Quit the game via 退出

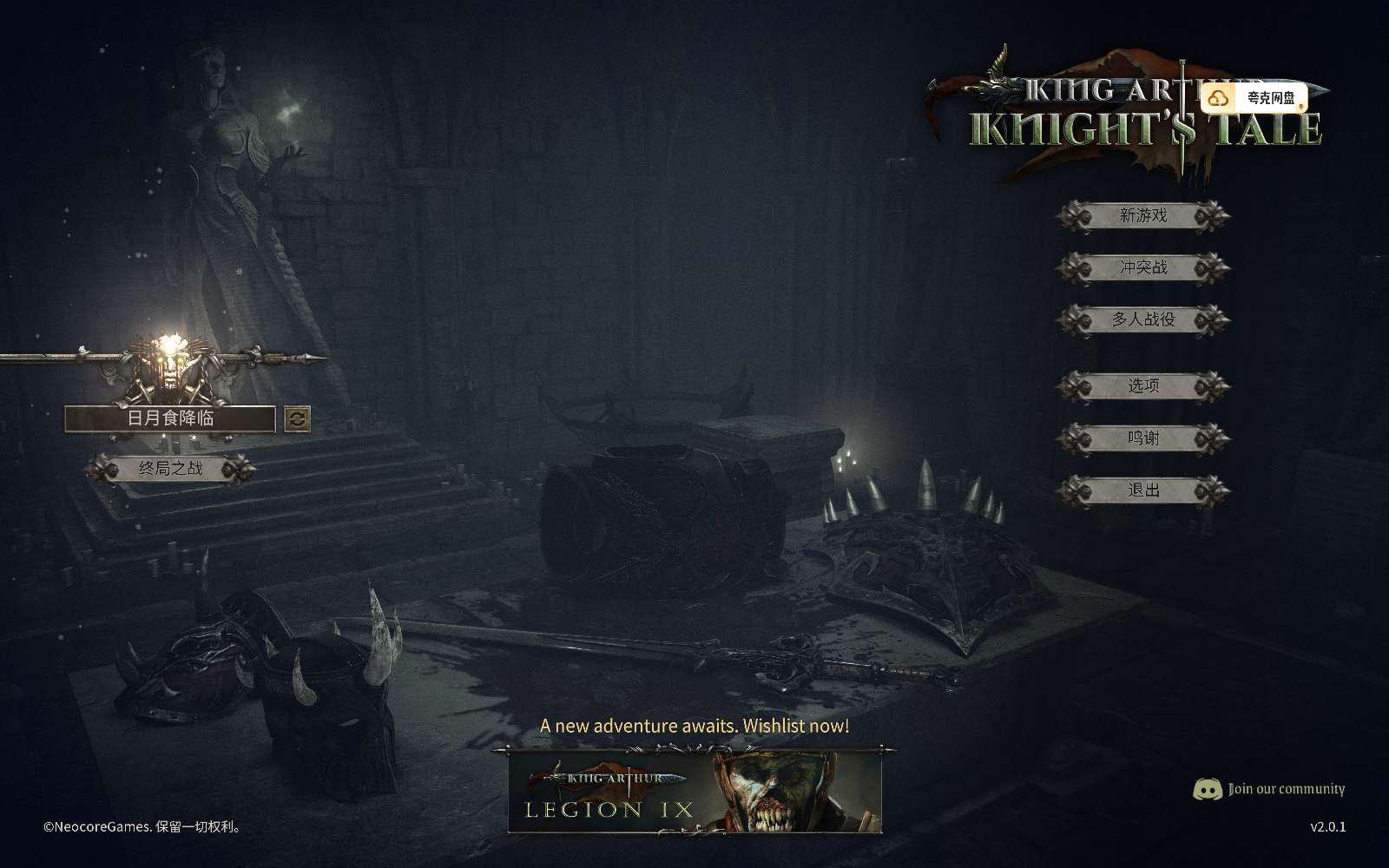(x=1142, y=490)
